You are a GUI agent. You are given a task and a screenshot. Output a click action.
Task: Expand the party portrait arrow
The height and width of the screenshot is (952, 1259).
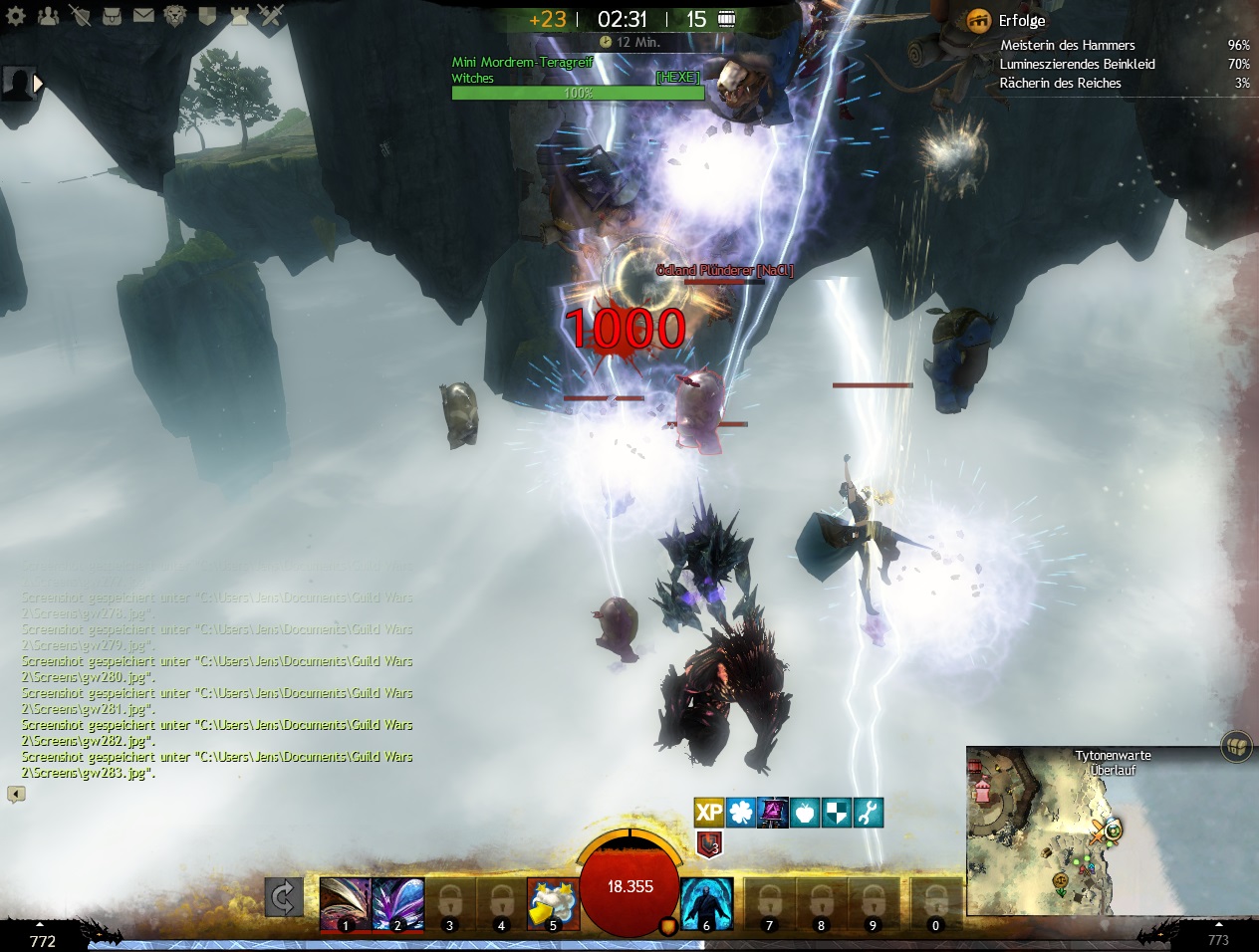point(39,84)
